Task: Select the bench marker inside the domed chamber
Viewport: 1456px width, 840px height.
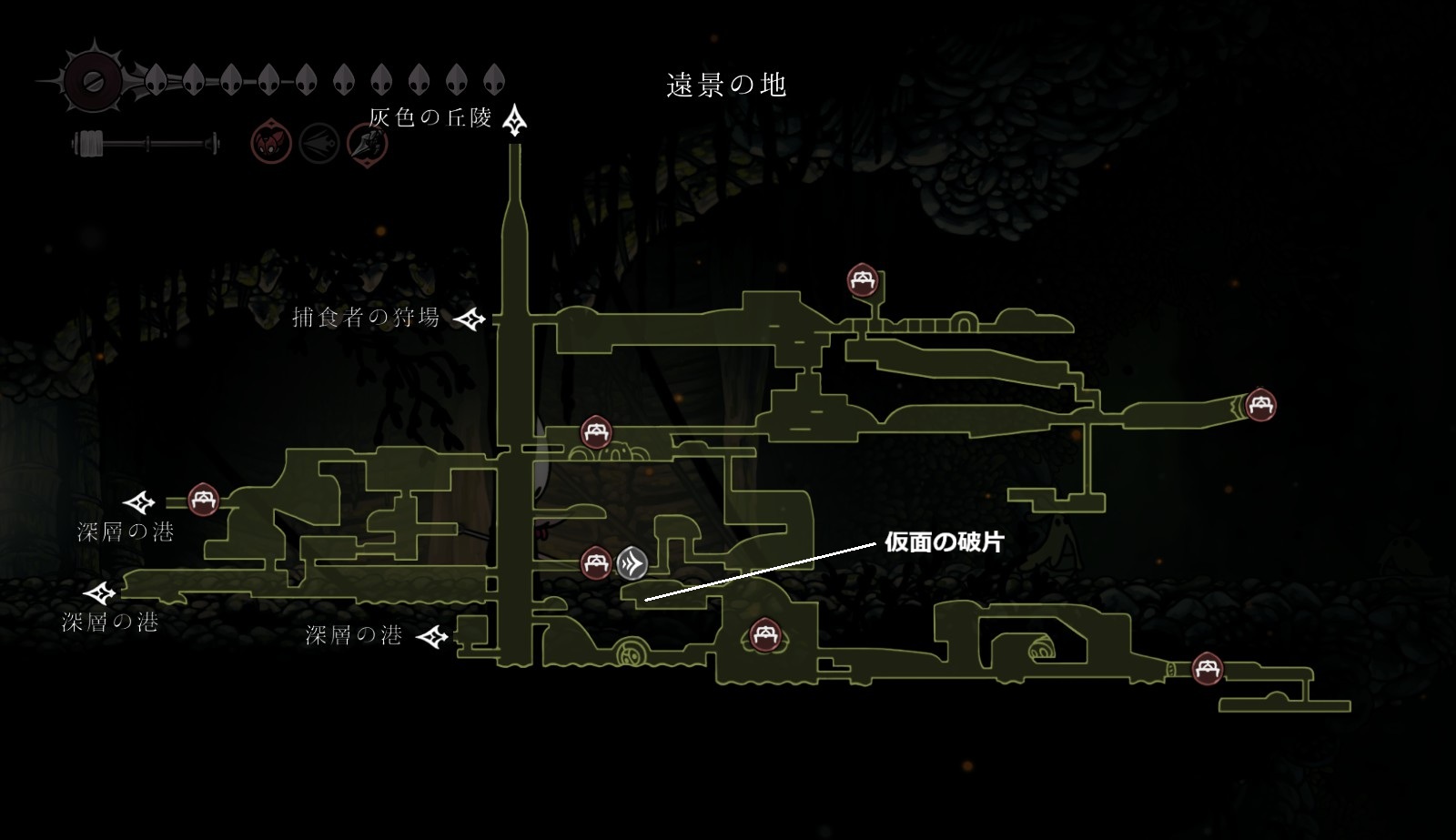Action: tap(763, 634)
